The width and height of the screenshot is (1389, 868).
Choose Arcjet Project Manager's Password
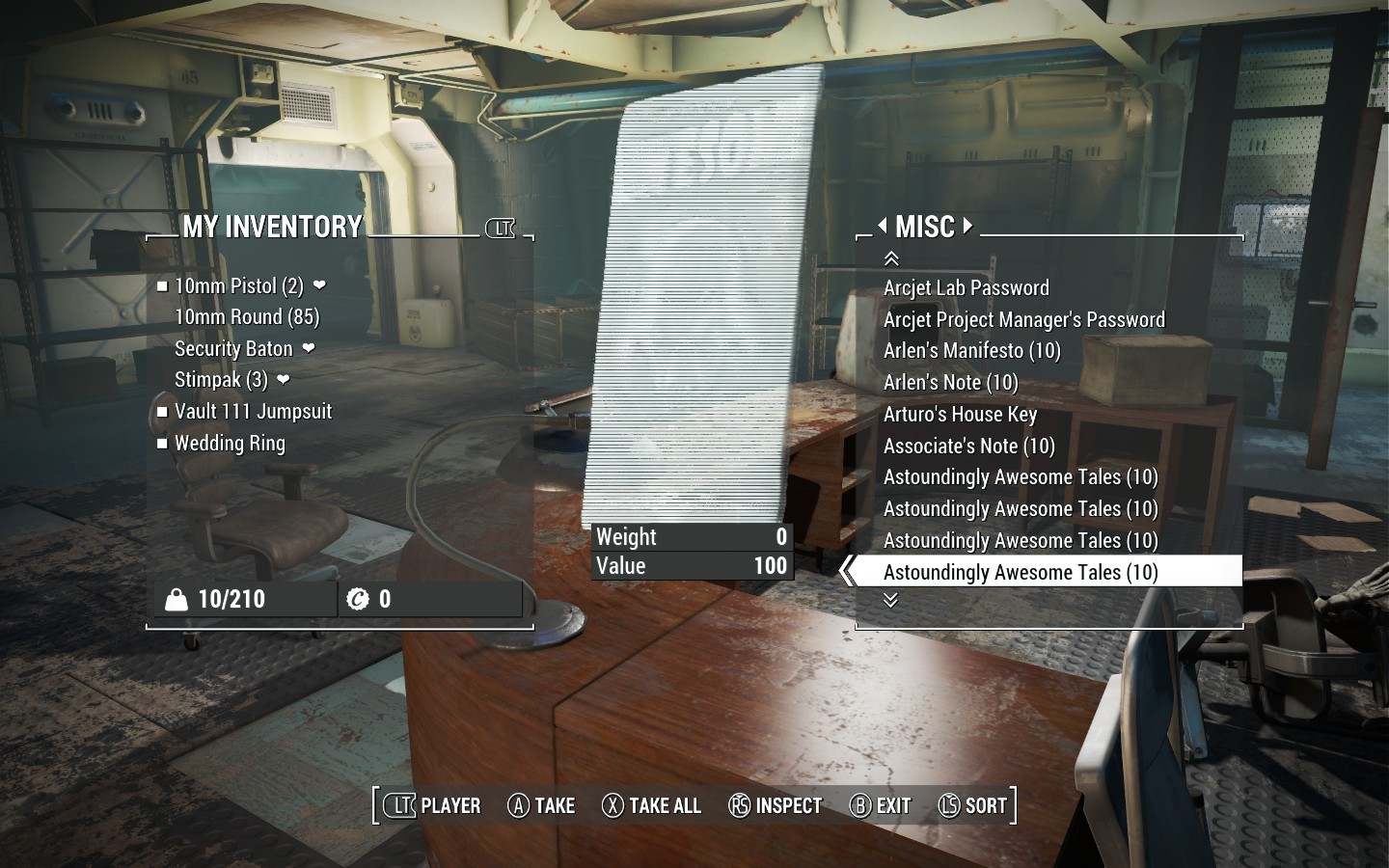(x=1023, y=320)
